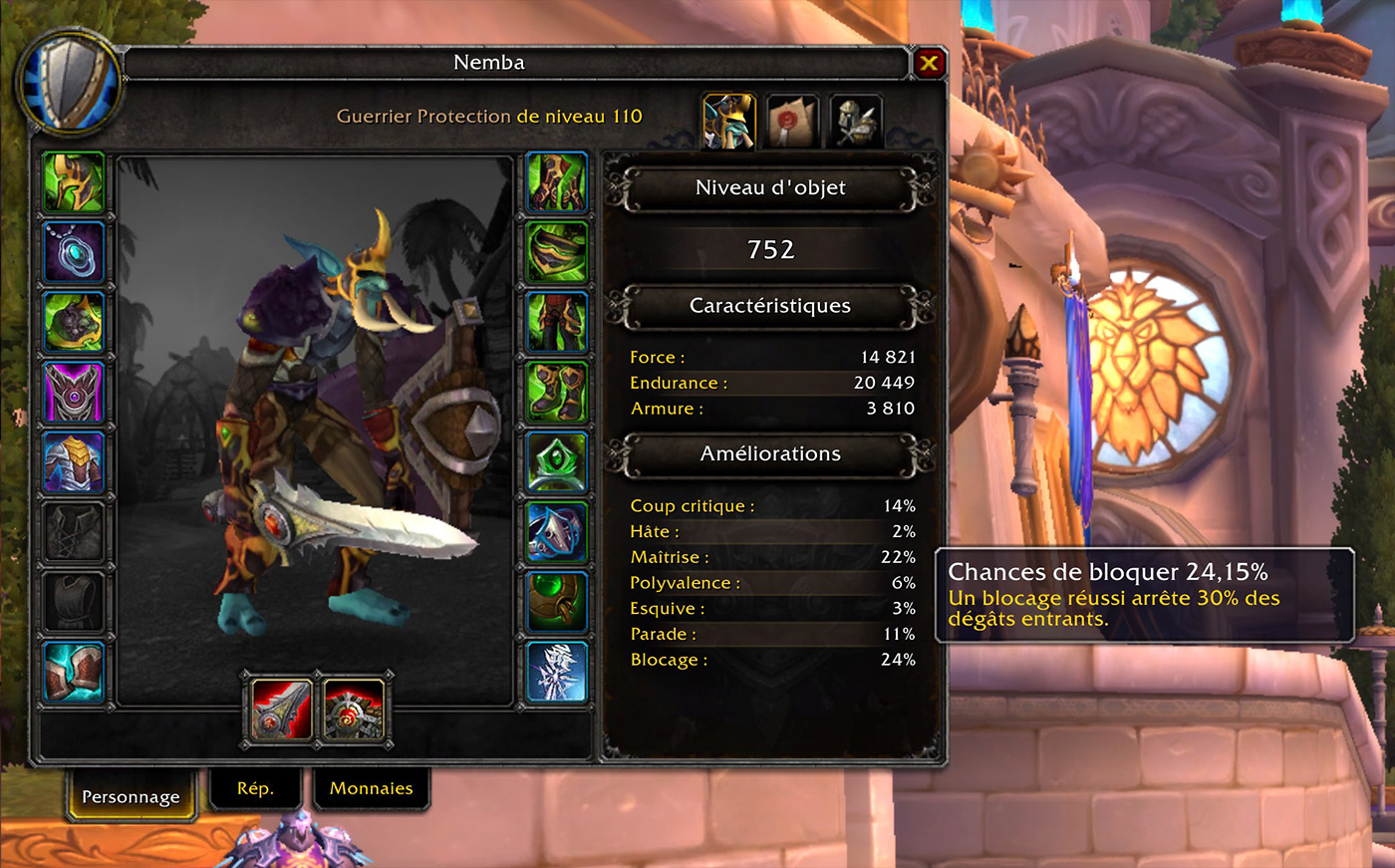Select the main-hand sword weapon slot

[282, 710]
